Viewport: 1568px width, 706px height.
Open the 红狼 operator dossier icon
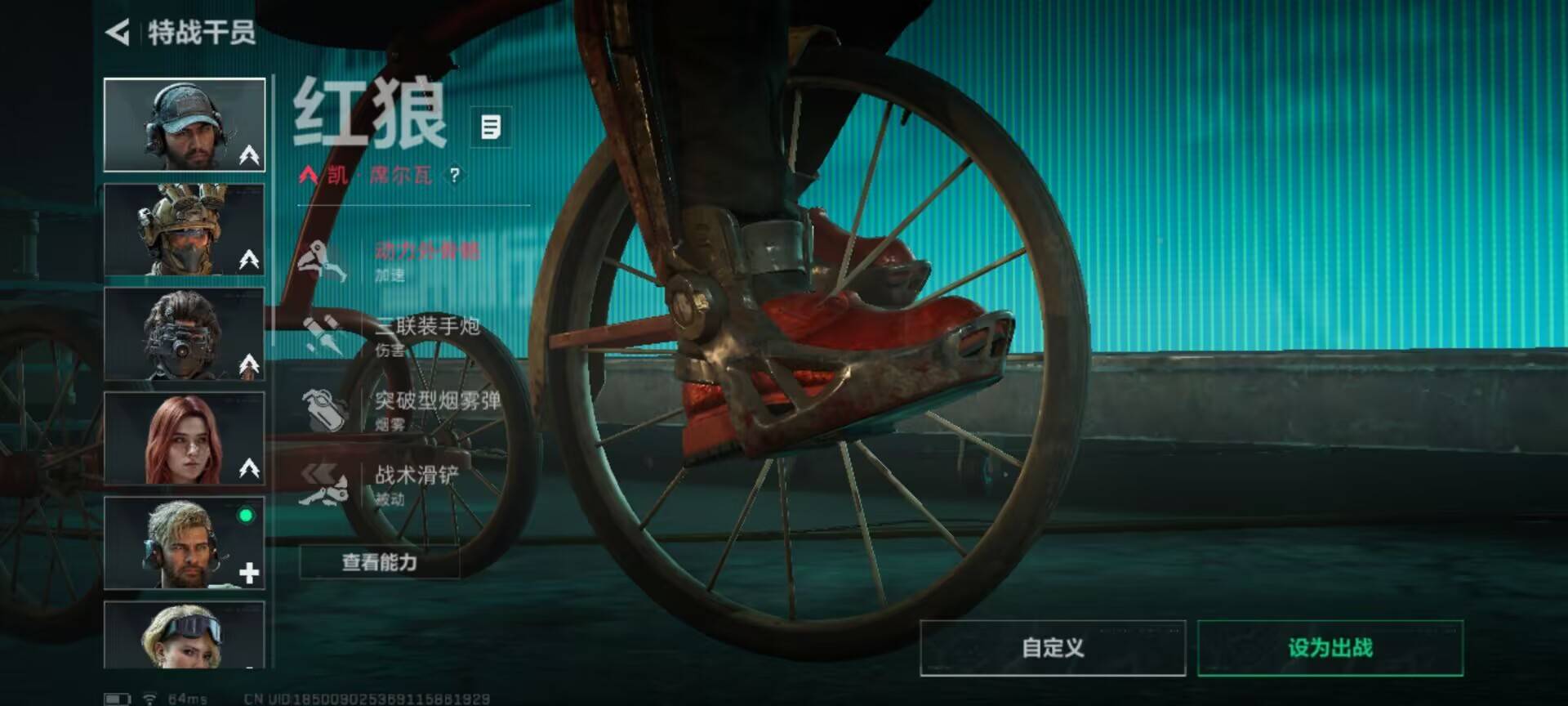point(491,127)
